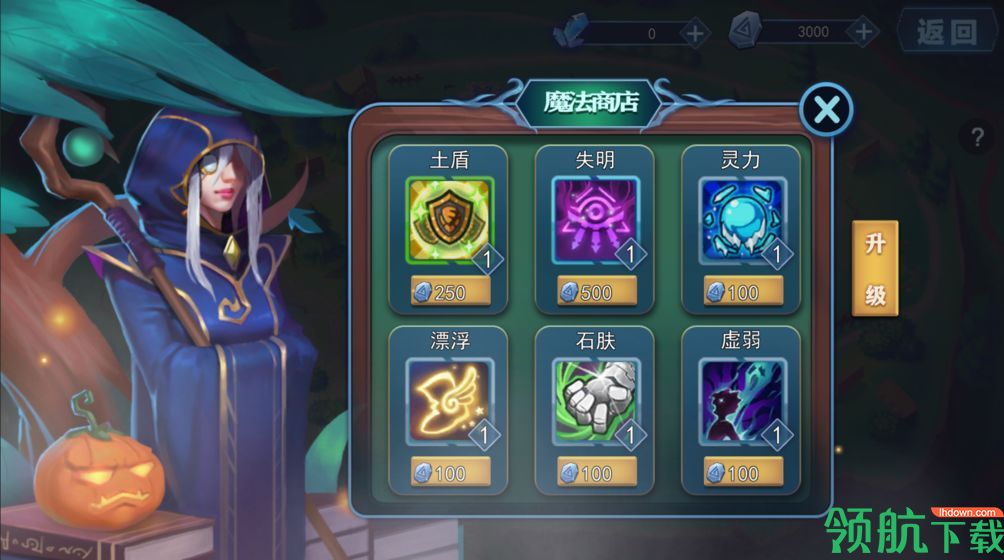Close the 魔法商店 shop window

tap(826, 110)
